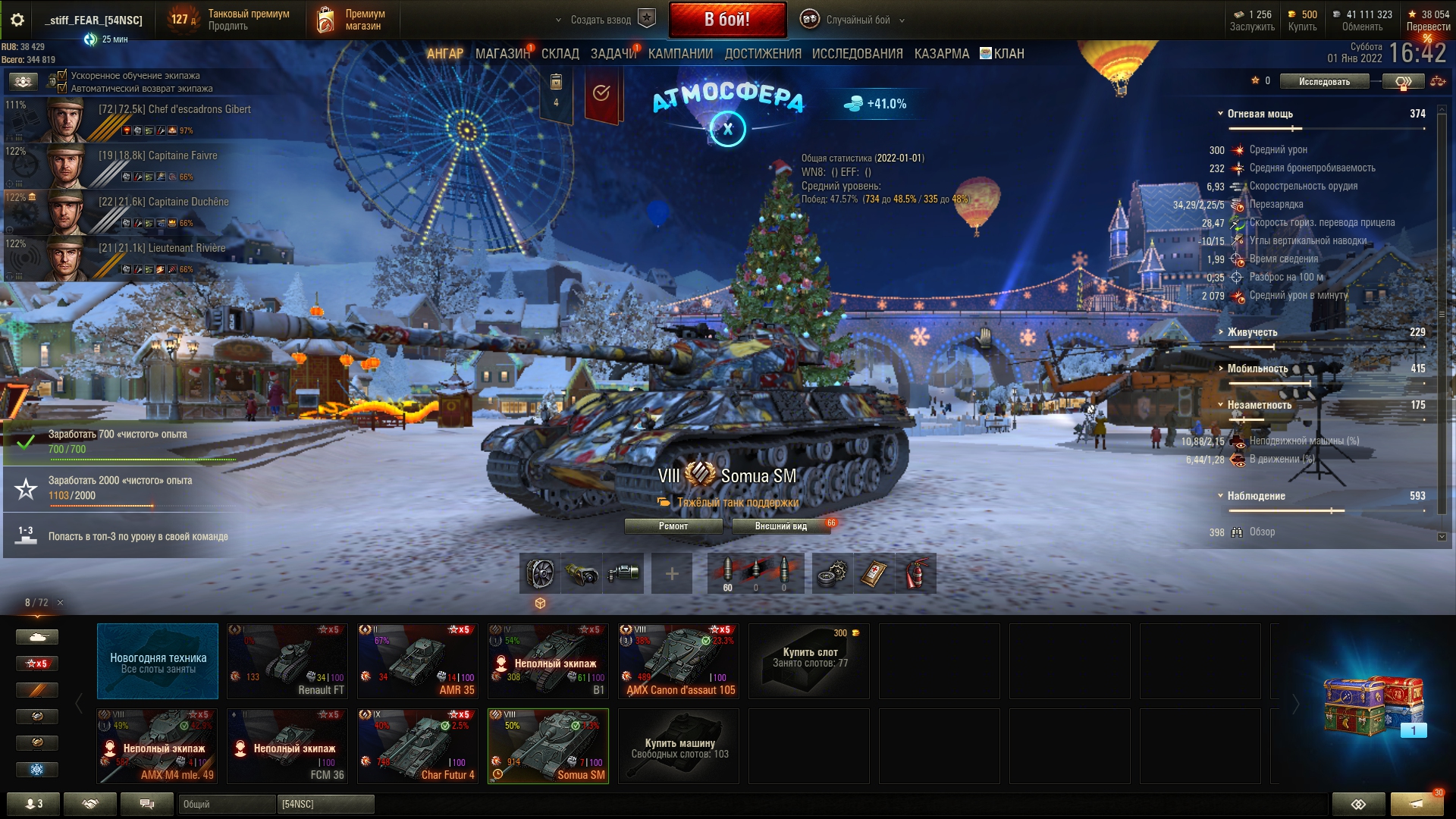The image size is (1456, 819).
Task: Open the fire extinguisher consumable slot
Action: (x=915, y=573)
